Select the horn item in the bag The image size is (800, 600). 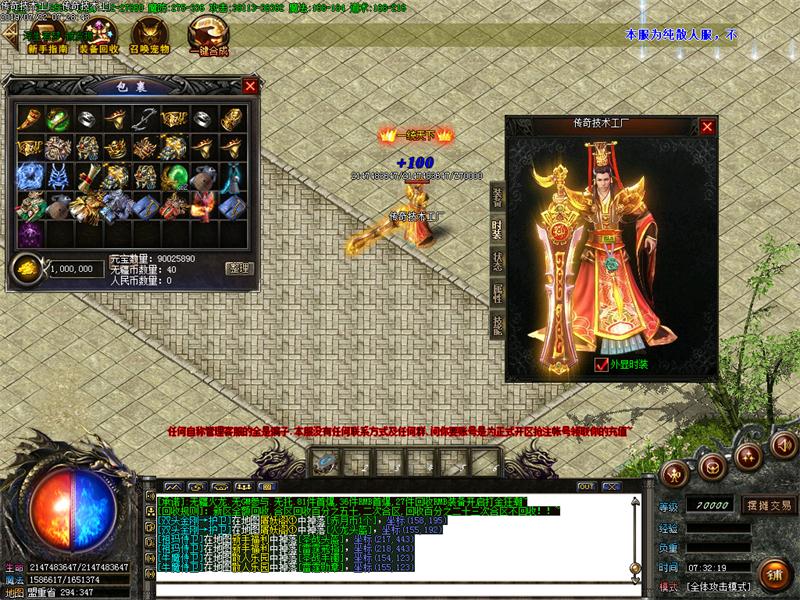point(31,118)
